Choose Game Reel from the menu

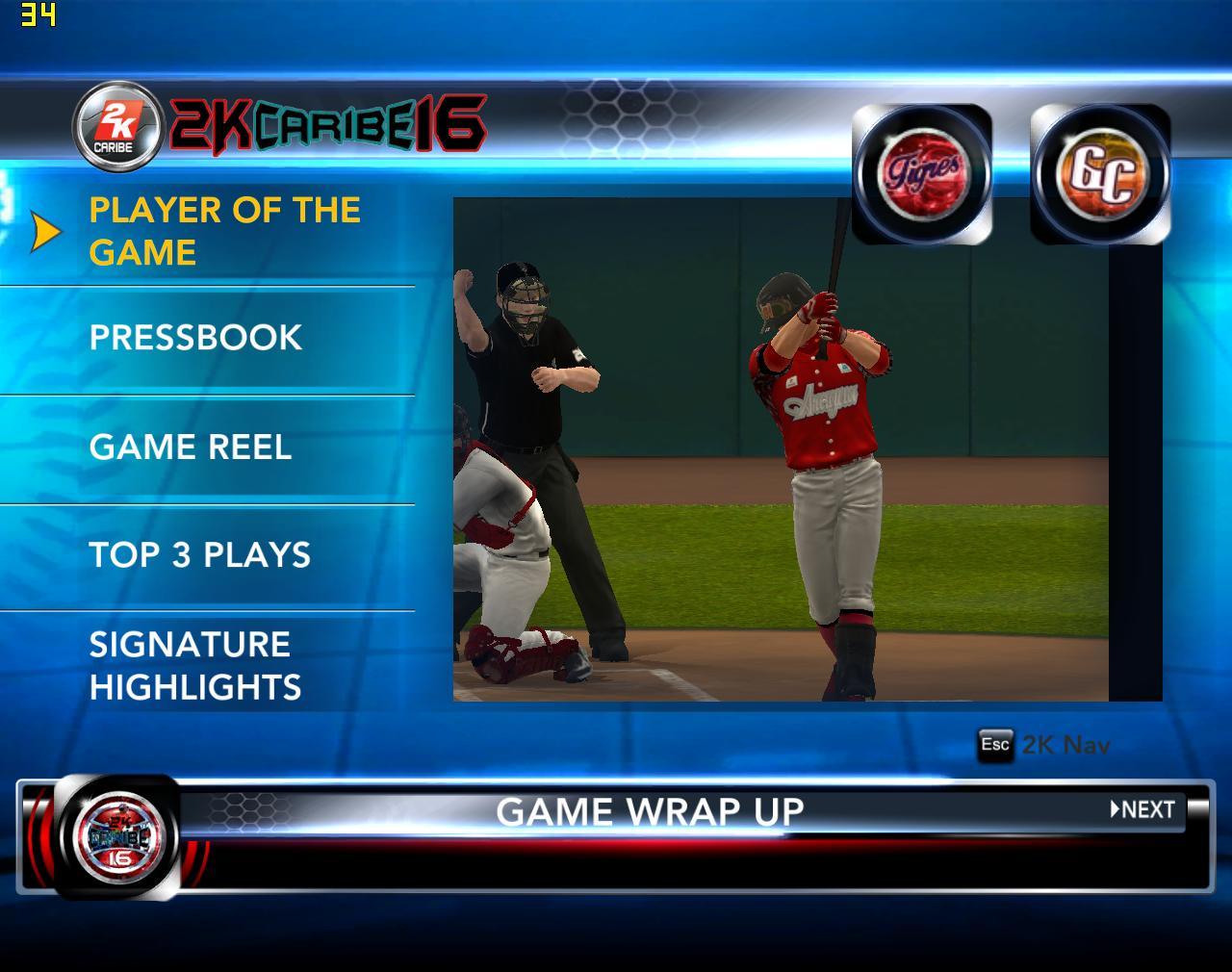click(x=191, y=448)
